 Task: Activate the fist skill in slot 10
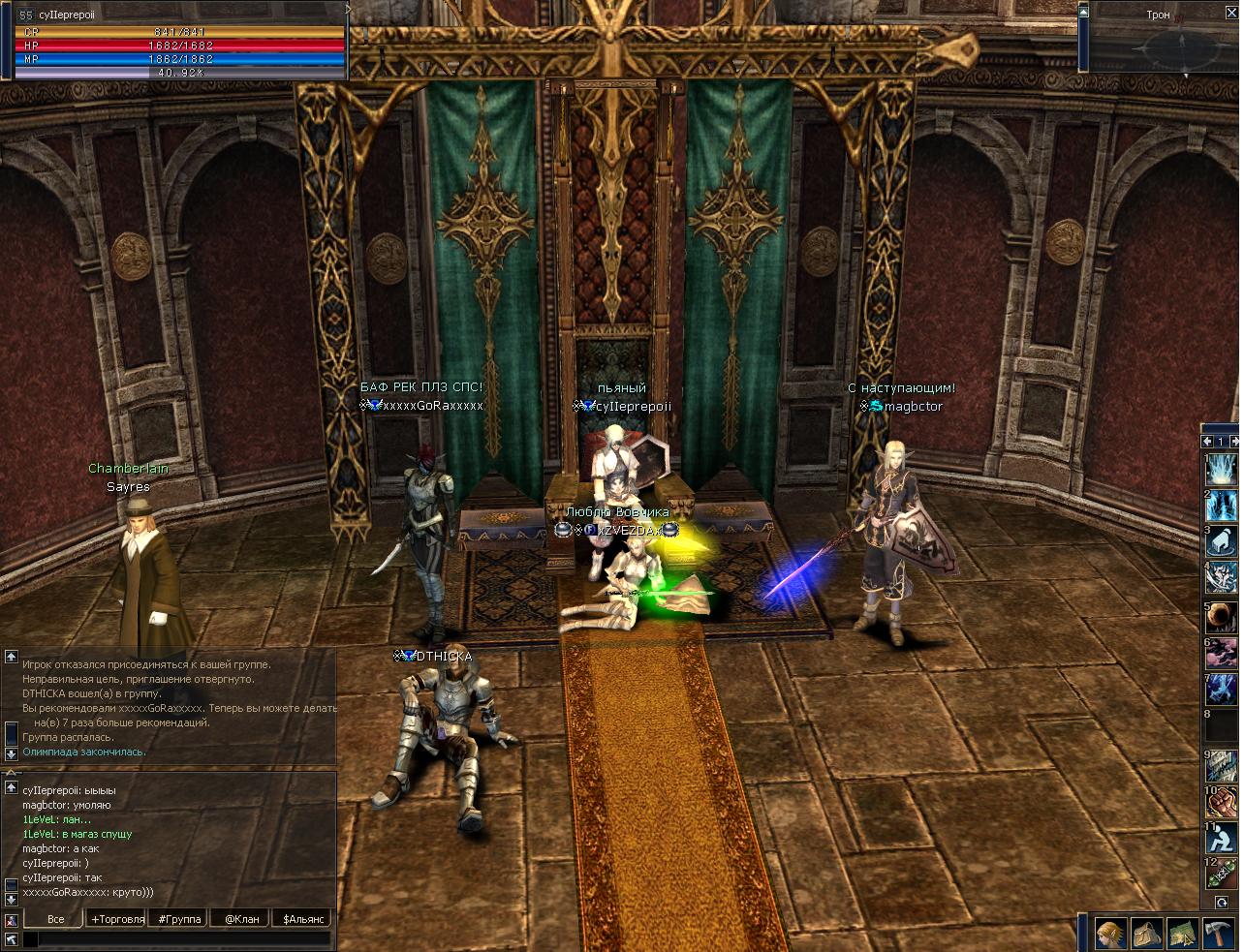pyautogui.click(x=1221, y=801)
